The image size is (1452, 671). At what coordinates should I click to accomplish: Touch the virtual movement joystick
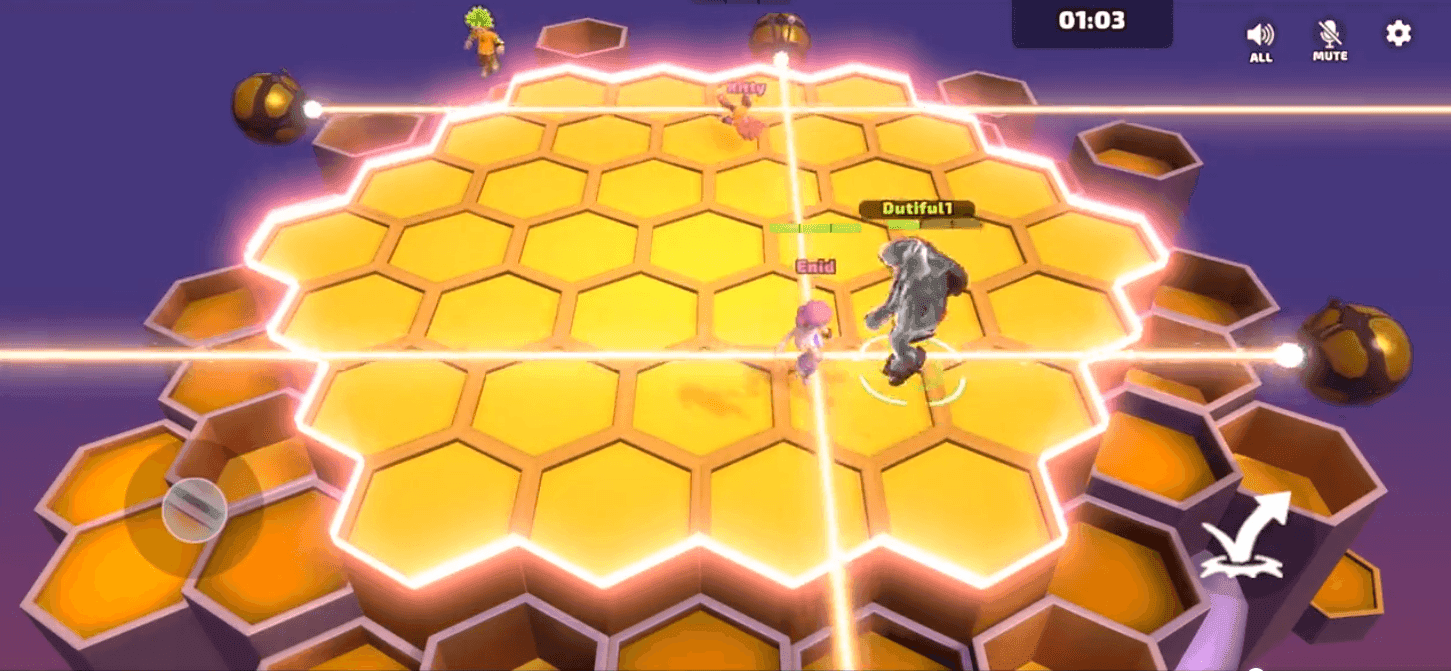pyautogui.click(x=194, y=509)
